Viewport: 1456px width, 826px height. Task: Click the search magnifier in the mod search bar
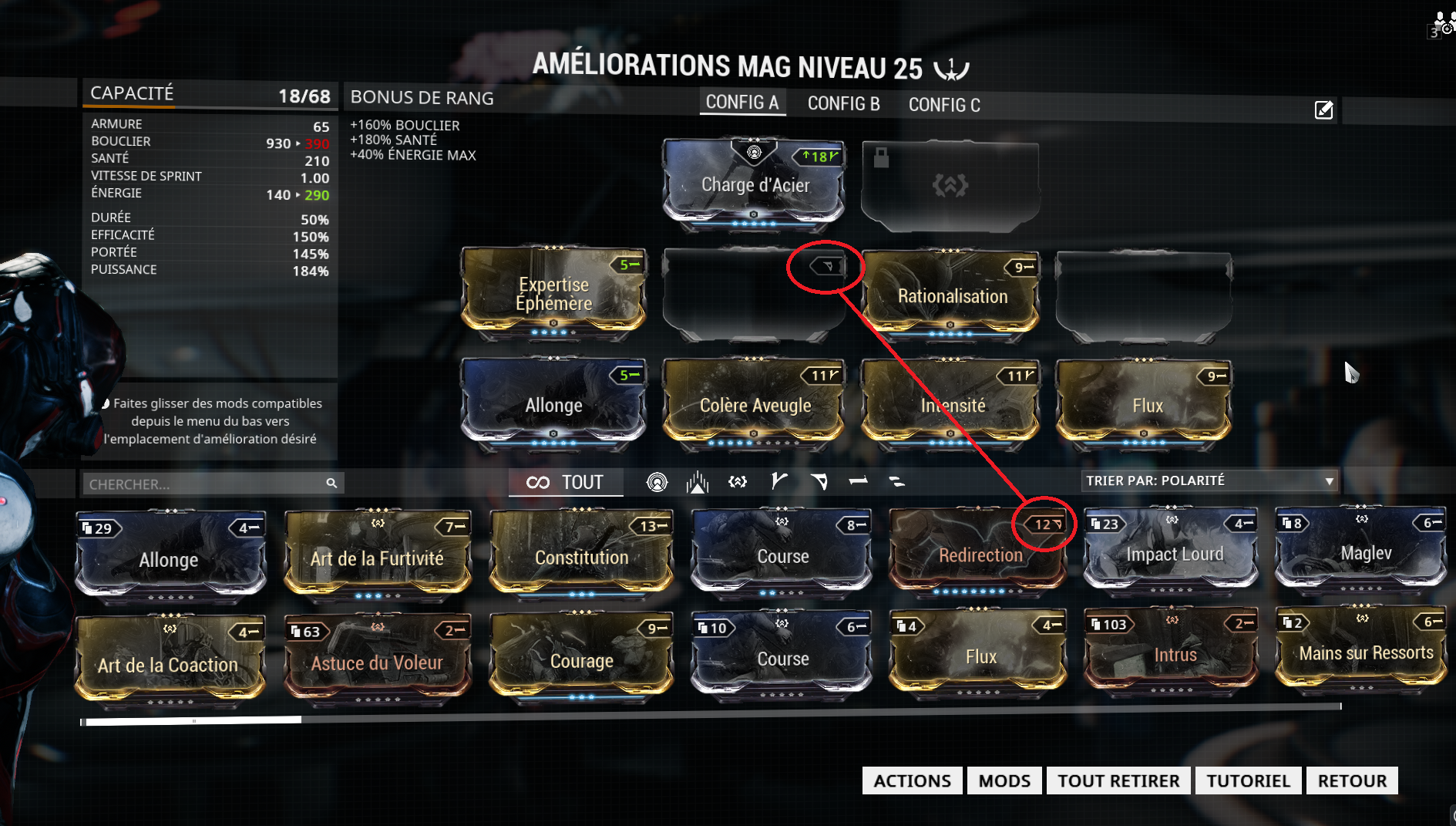point(331,483)
